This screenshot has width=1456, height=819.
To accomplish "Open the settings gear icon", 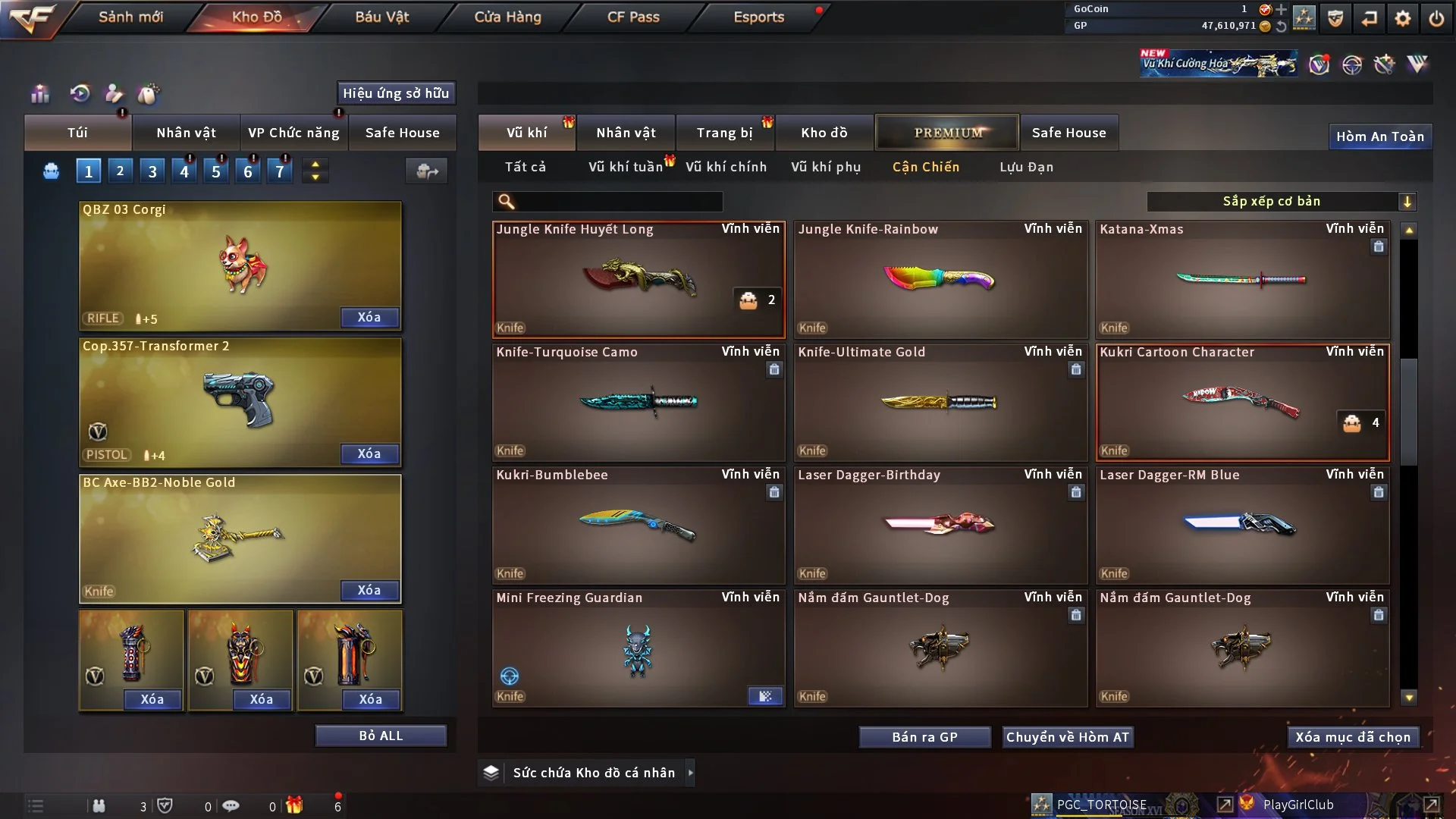I will pyautogui.click(x=1403, y=18).
